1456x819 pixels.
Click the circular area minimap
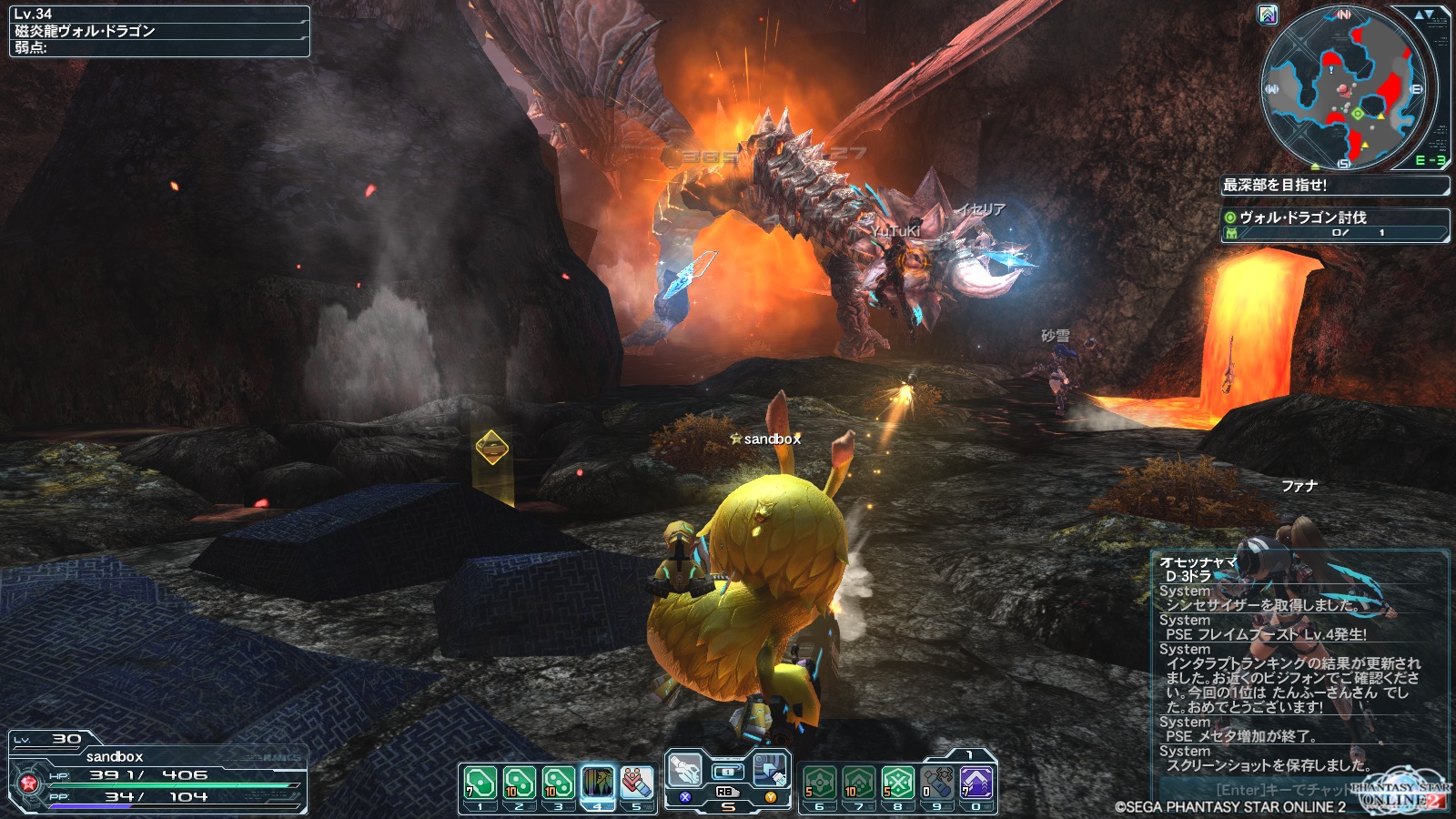(1343, 89)
